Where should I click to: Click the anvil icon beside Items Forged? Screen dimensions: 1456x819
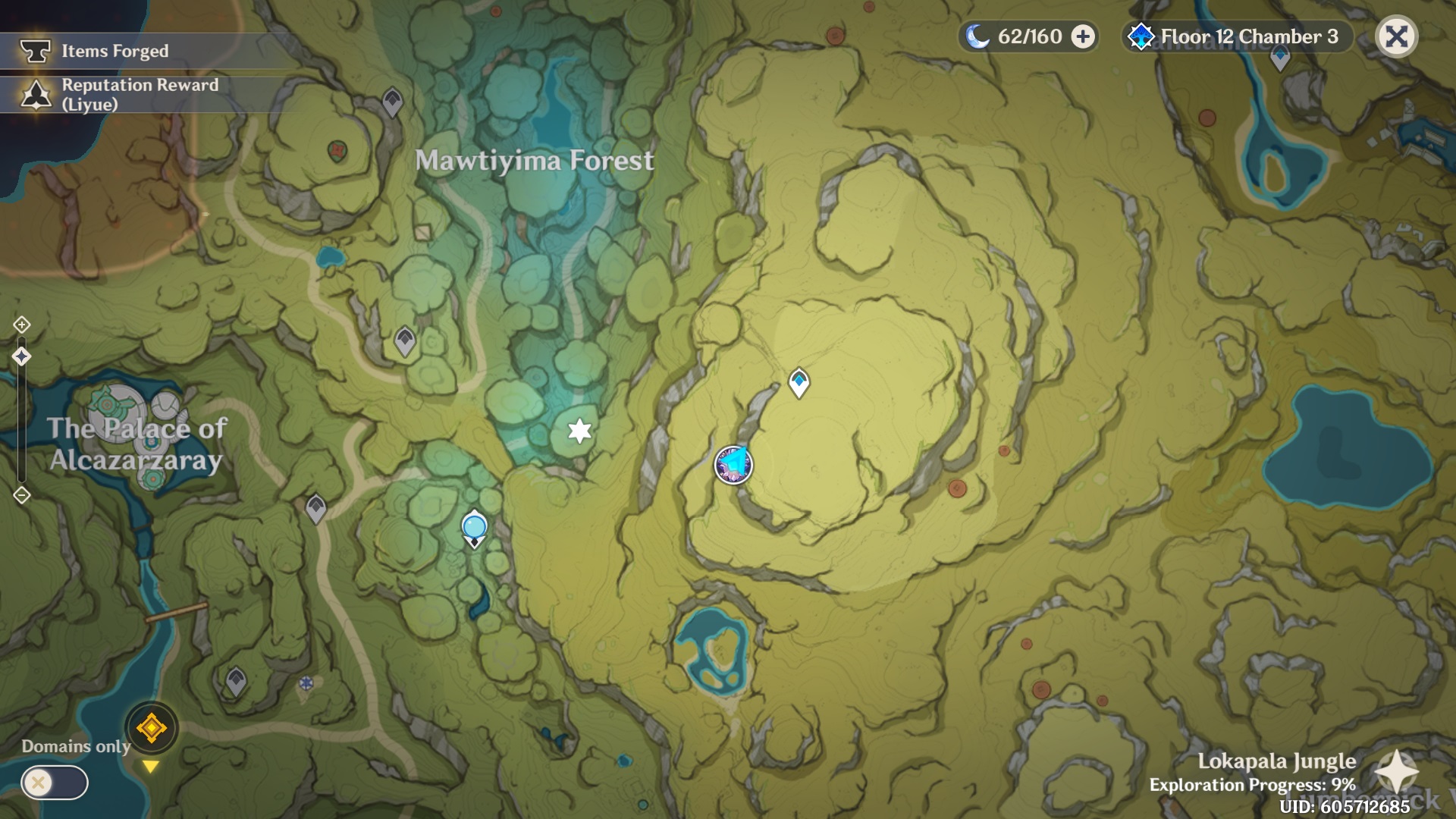[34, 52]
